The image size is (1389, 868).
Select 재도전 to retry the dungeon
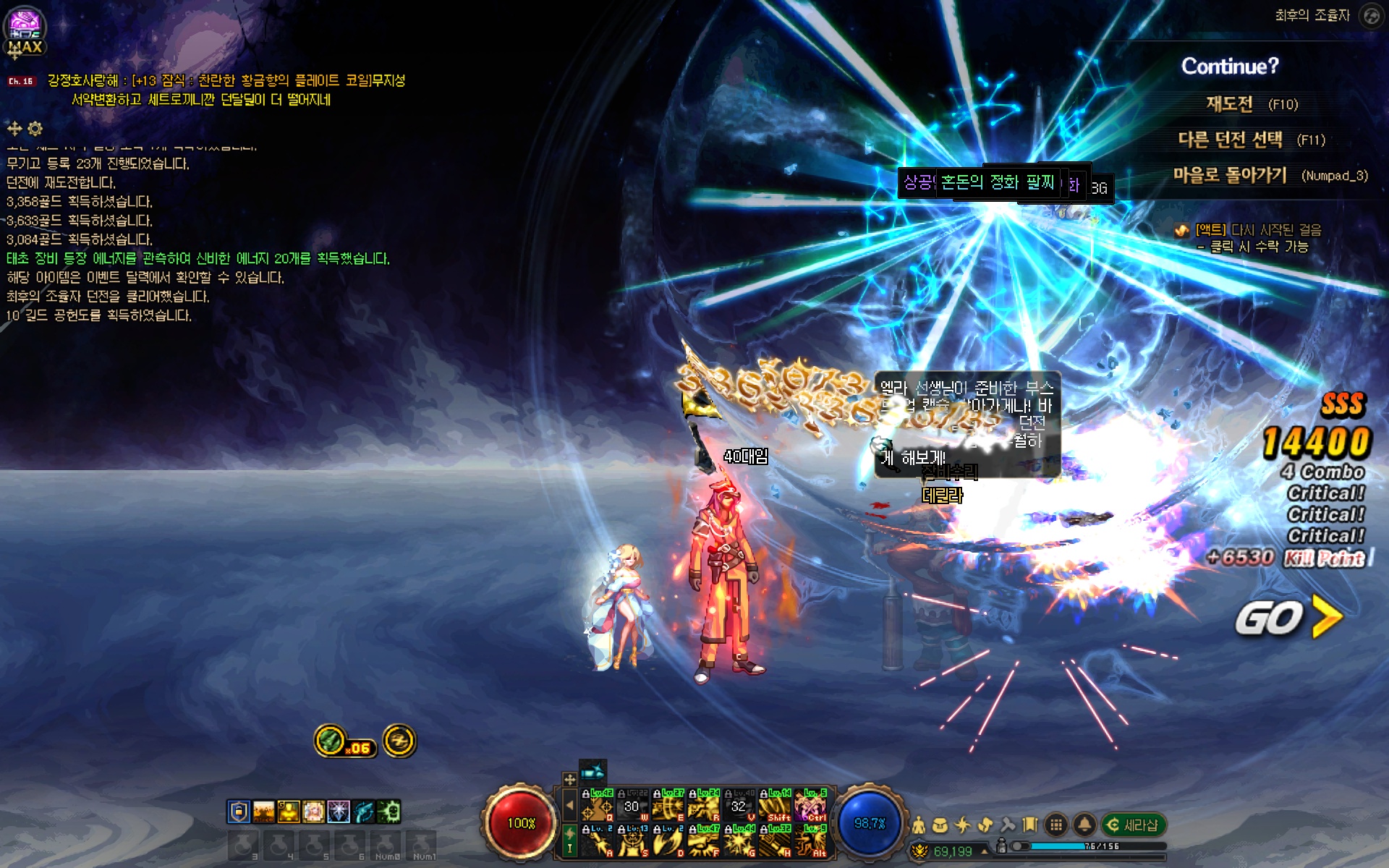tap(1229, 104)
